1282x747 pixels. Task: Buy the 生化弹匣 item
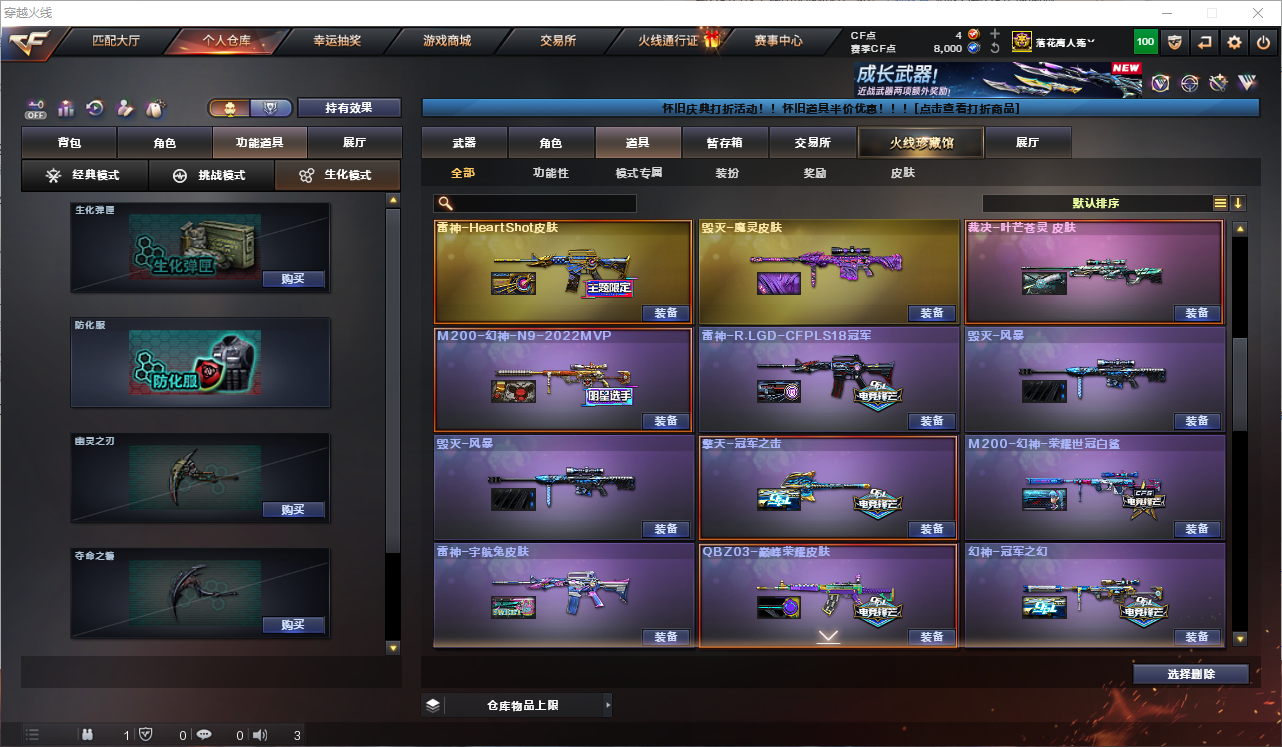pos(293,279)
